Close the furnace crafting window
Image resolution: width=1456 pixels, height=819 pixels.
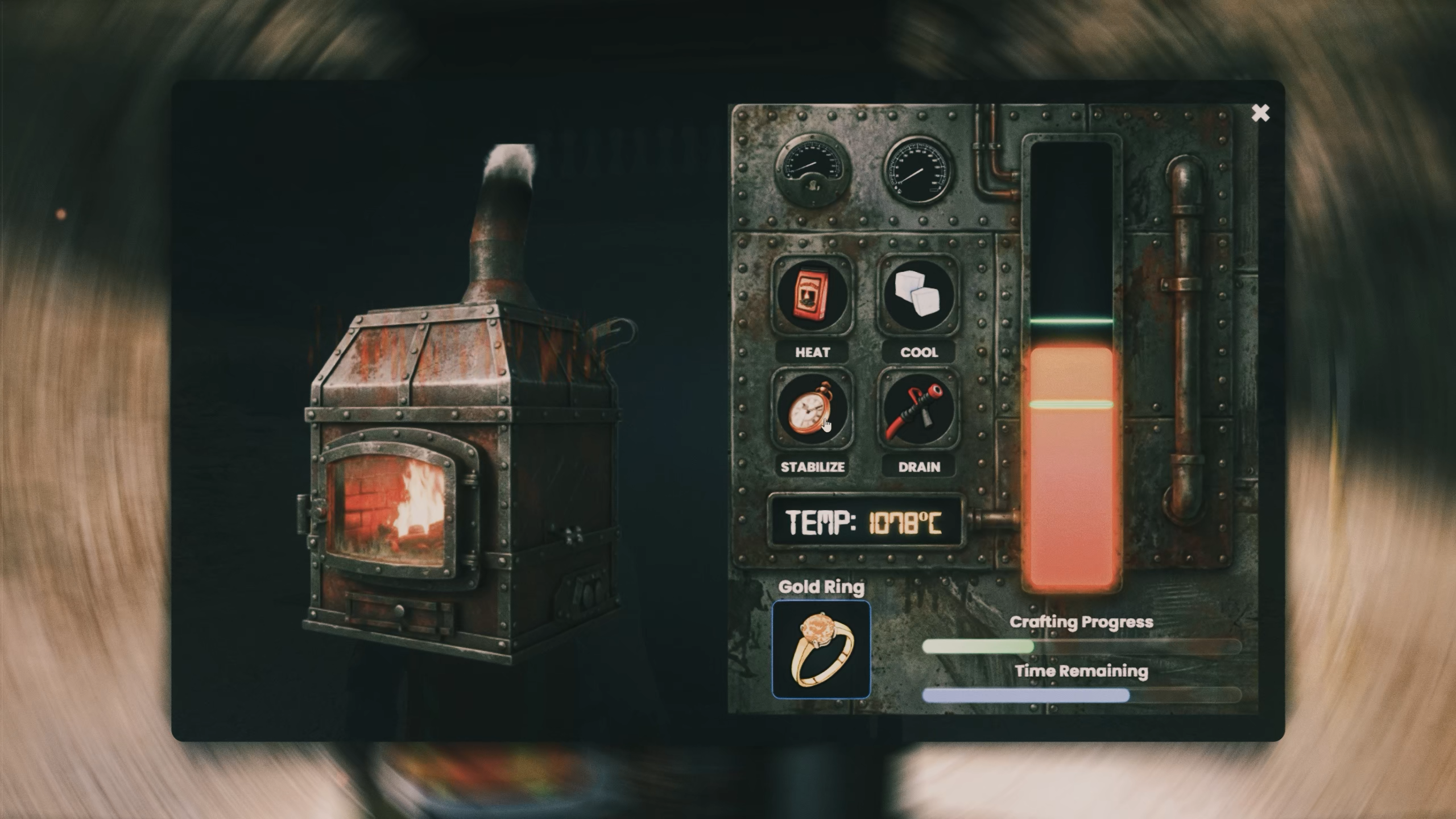[1260, 113]
